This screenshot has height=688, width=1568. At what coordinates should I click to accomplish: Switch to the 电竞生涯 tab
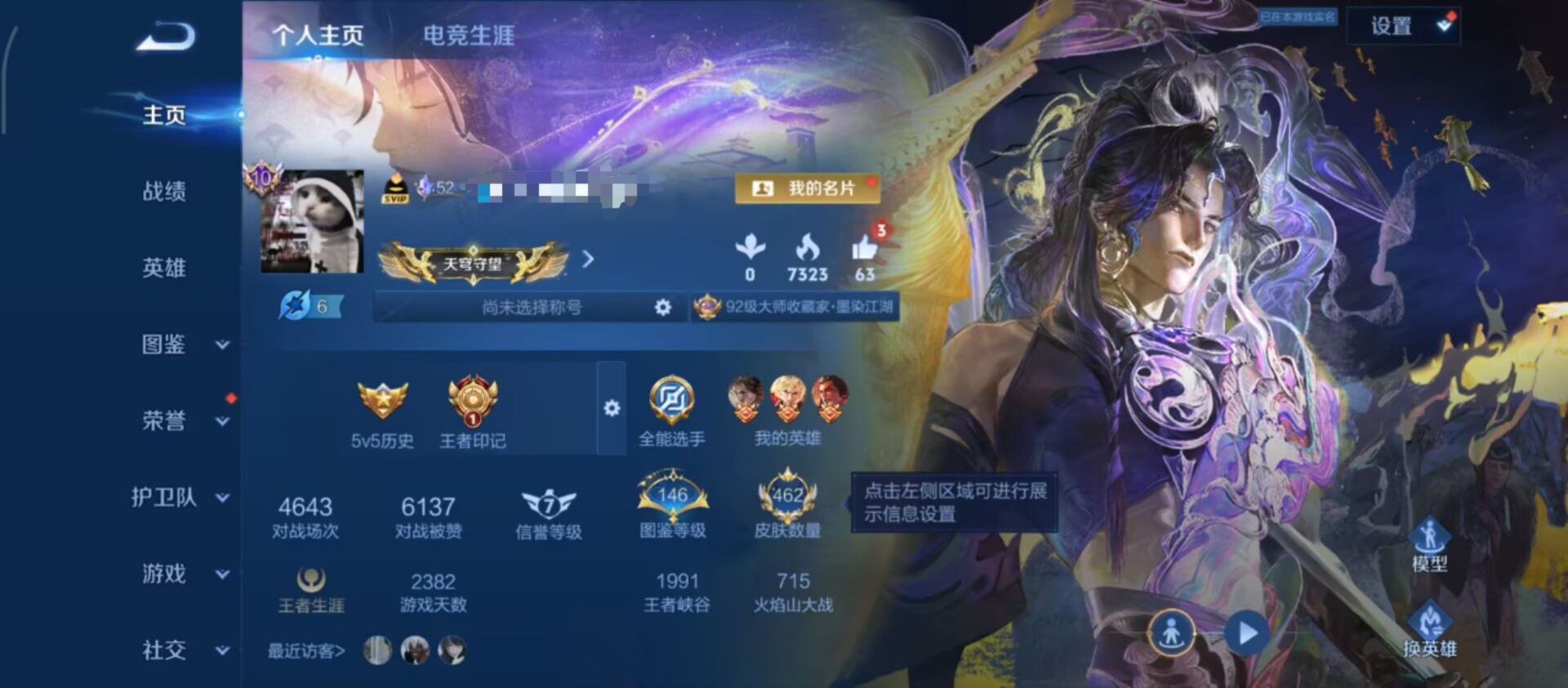pyautogui.click(x=468, y=35)
